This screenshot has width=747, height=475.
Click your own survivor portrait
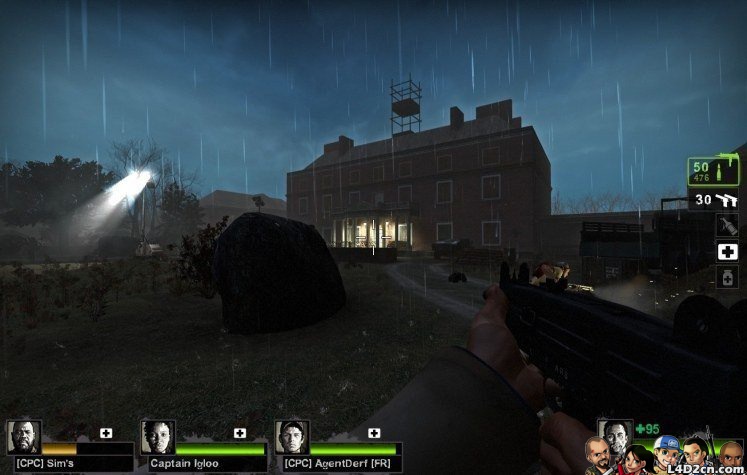[614, 433]
